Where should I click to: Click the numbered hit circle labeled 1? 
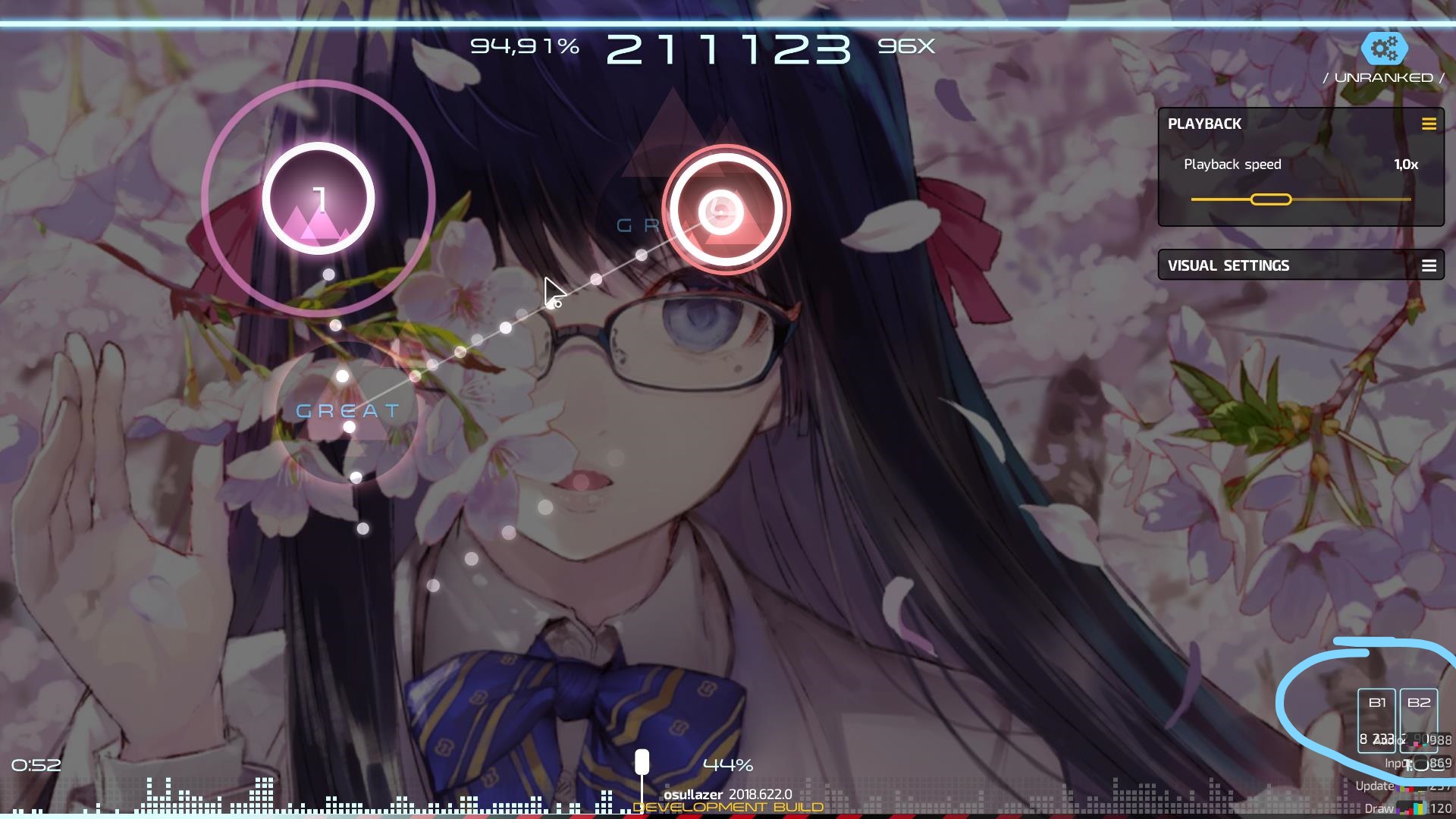[x=319, y=197]
